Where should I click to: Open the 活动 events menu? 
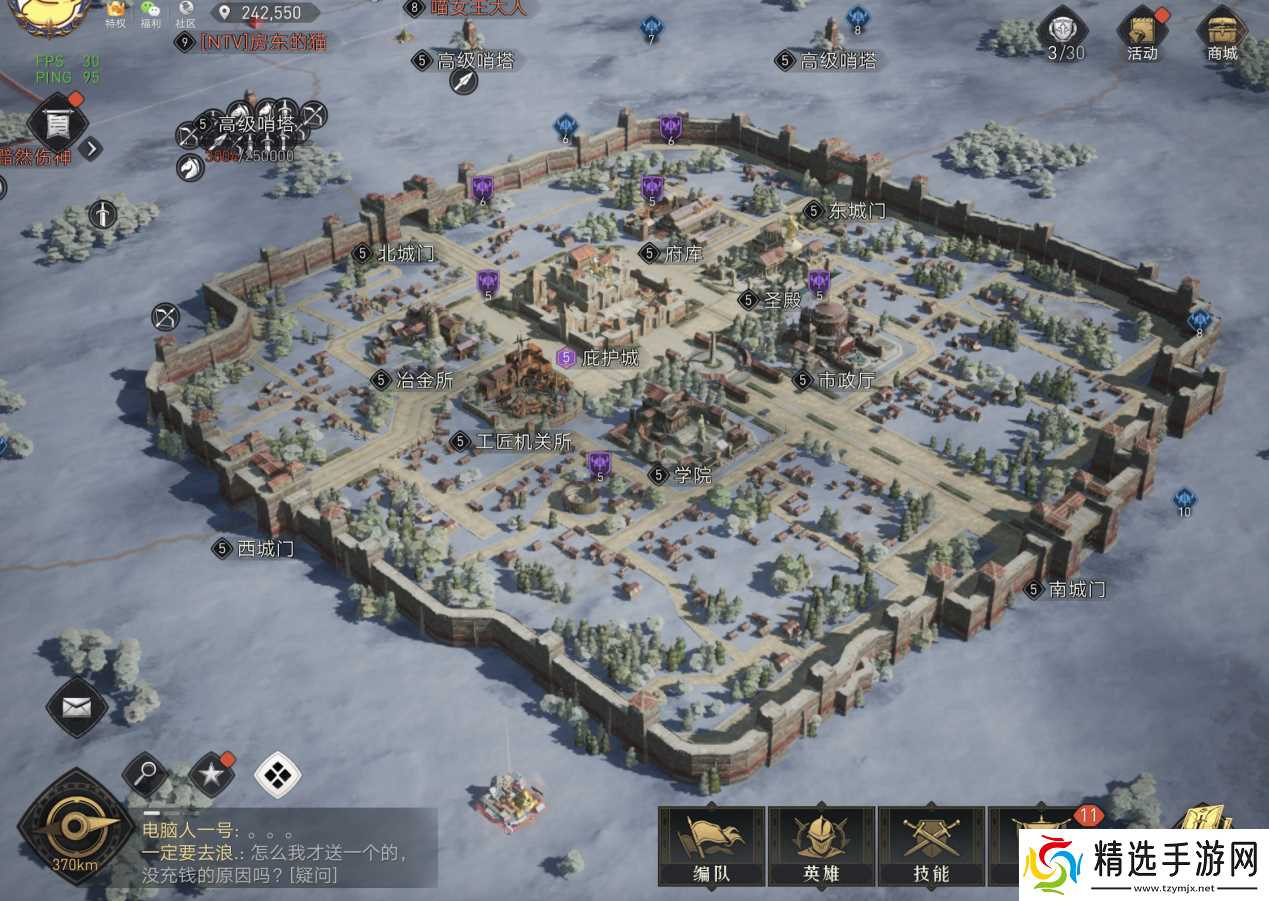coord(1142,34)
